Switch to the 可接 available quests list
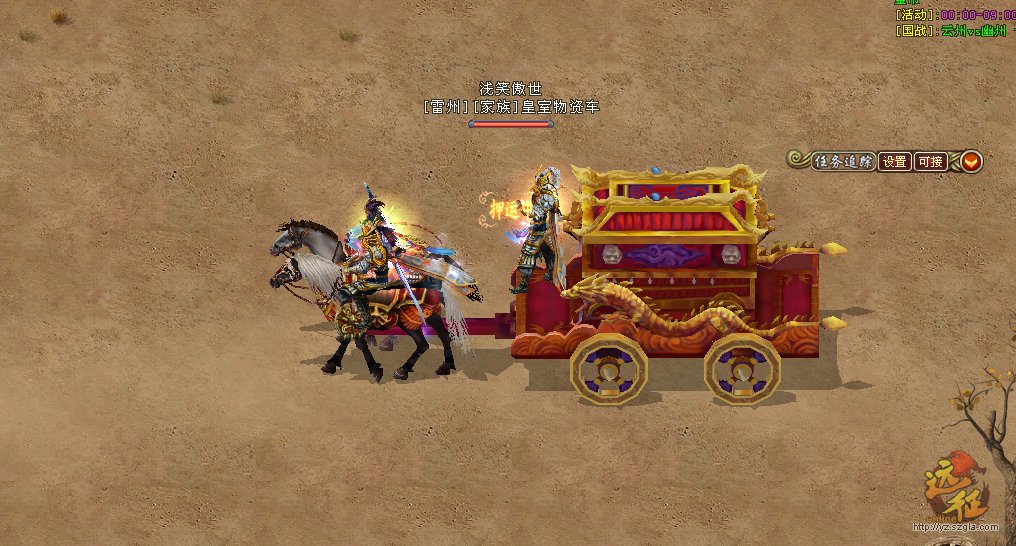Viewport: 1016px width, 546px height. pyautogui.click(x=930, y=161)
